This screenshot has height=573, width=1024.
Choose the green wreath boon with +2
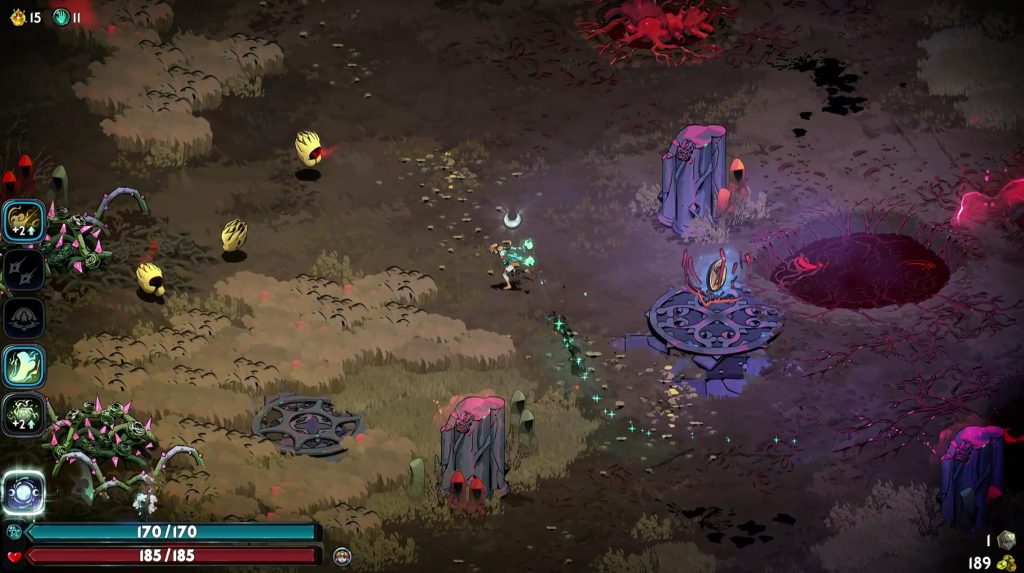click(23, 414)
